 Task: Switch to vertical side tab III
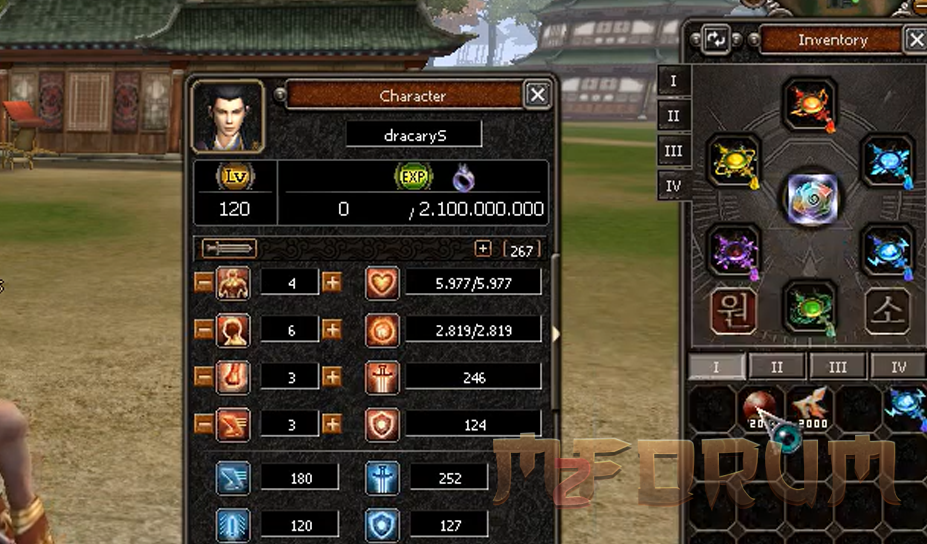point(673,151)
